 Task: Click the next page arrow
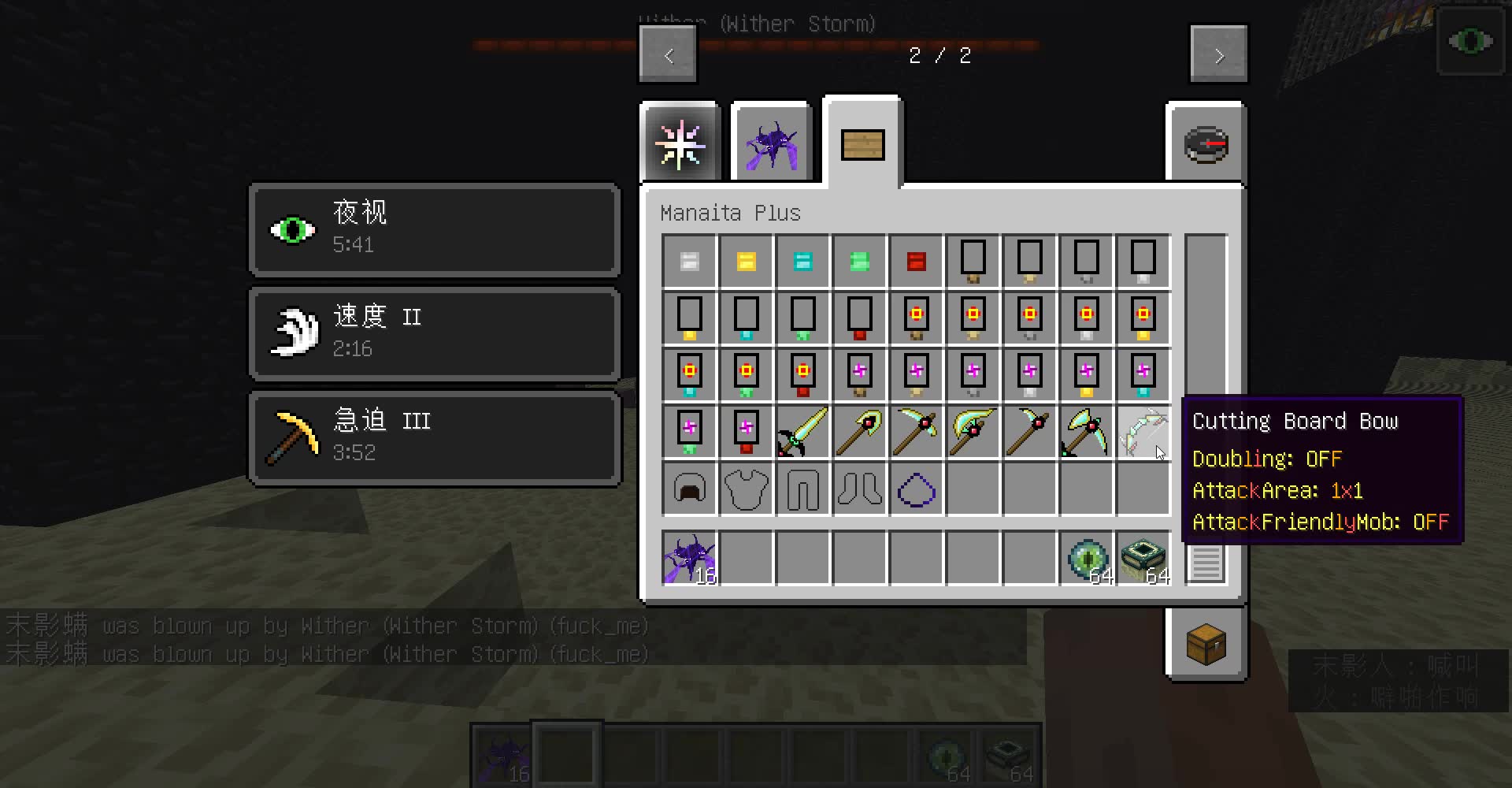coord(1218,54)
